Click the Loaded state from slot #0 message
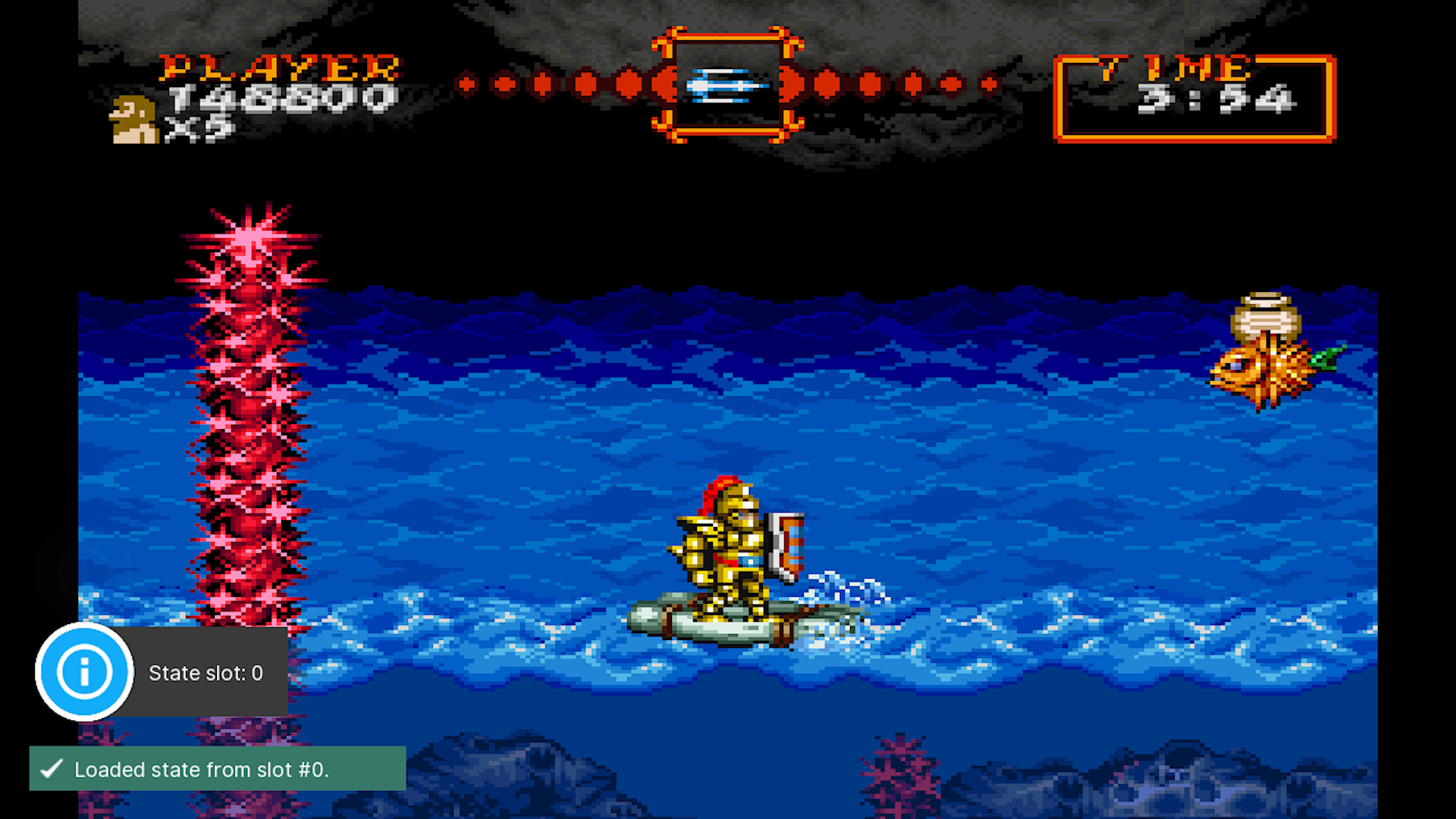 (202, 769)
